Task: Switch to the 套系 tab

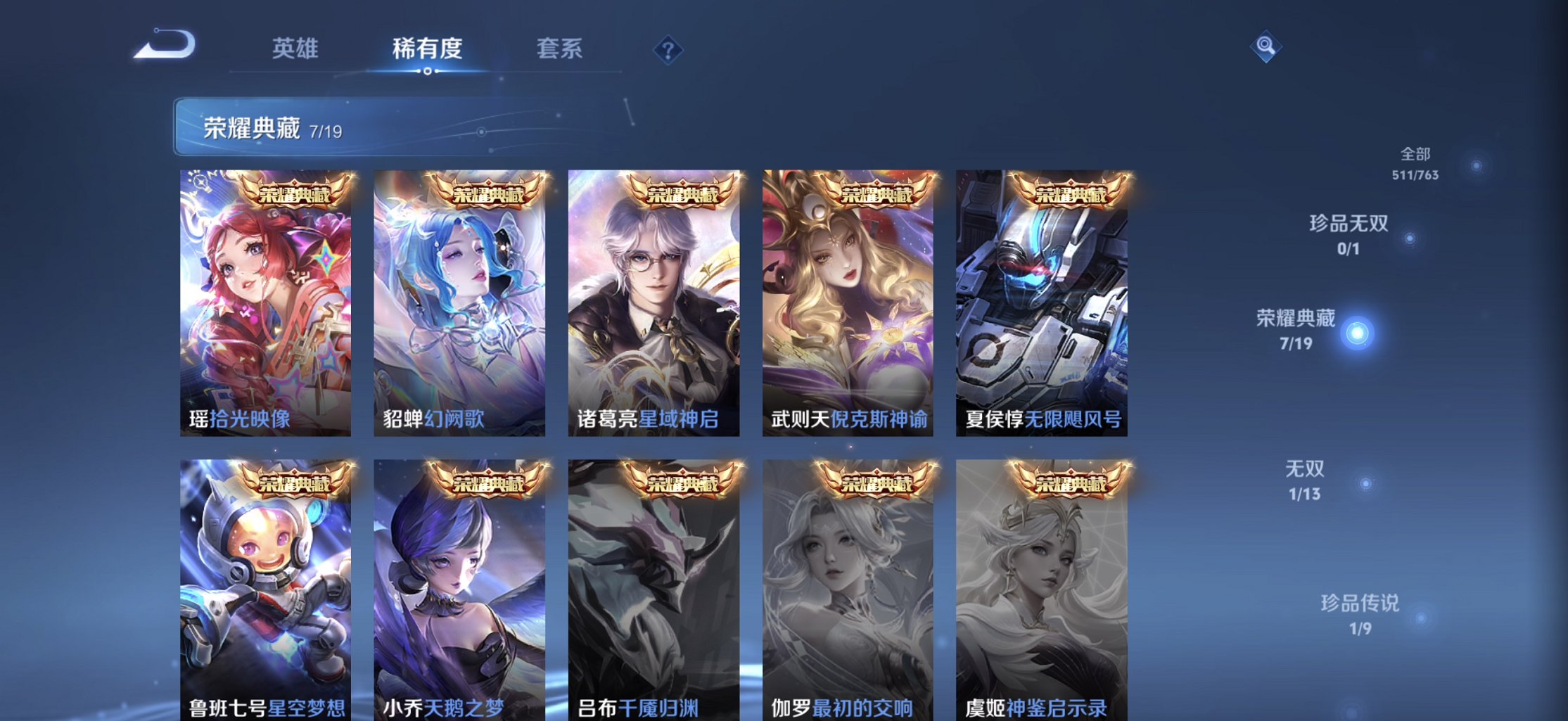Action: 559,48
